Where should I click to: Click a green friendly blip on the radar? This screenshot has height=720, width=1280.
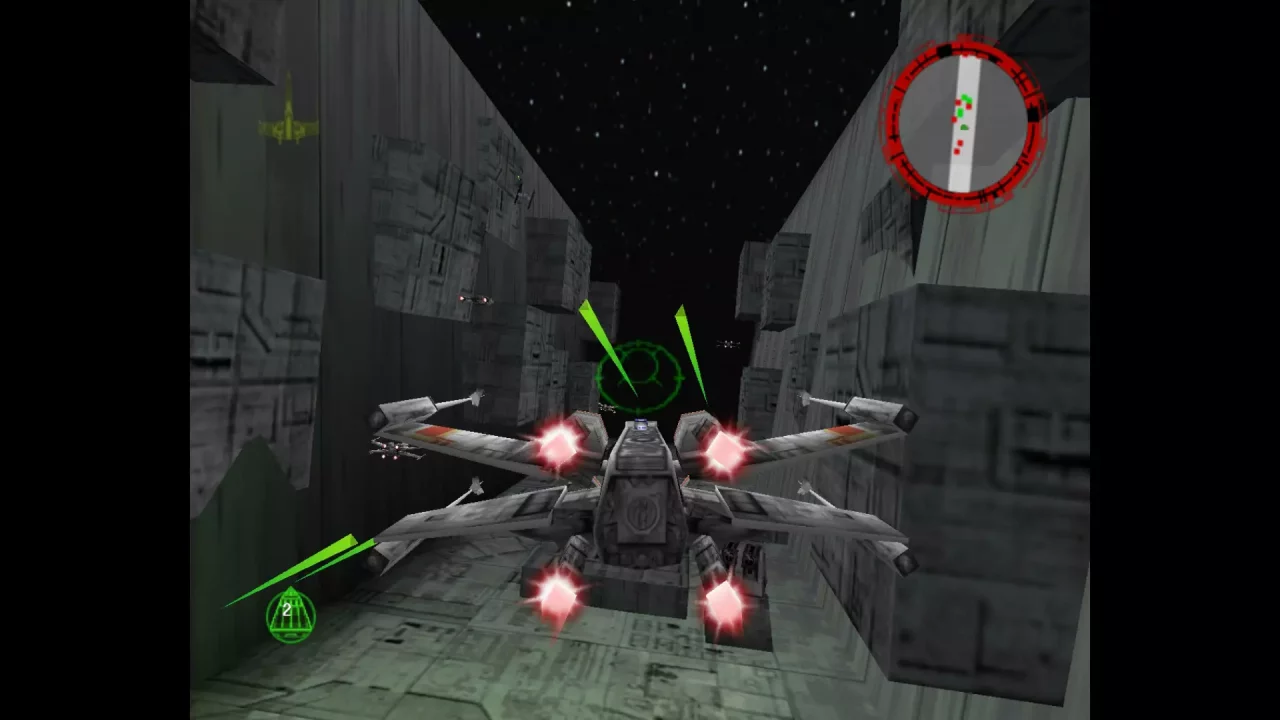(x=966, y=97)
